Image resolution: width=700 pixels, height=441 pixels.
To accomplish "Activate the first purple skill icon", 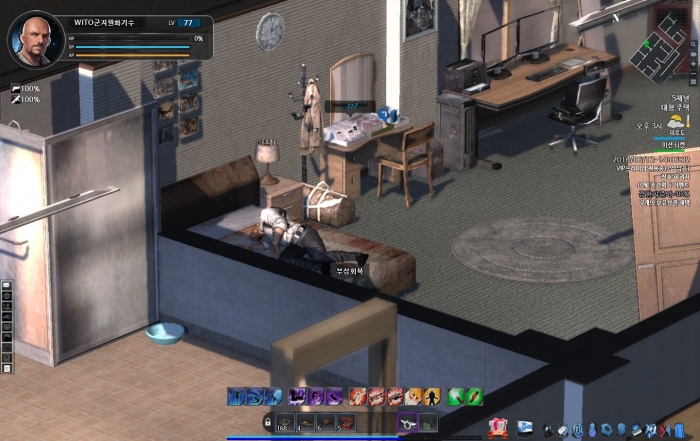I will click(298, 397).
